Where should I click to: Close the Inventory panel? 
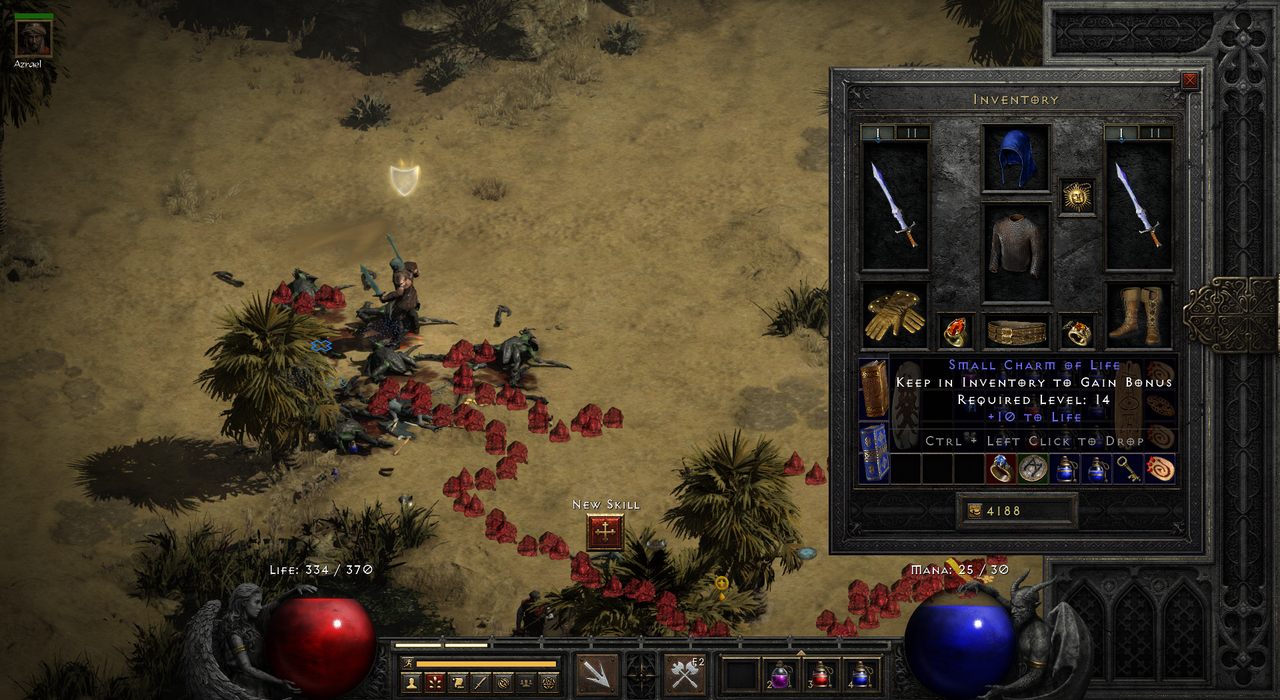pyautogui.click(x=1190, y=82)
